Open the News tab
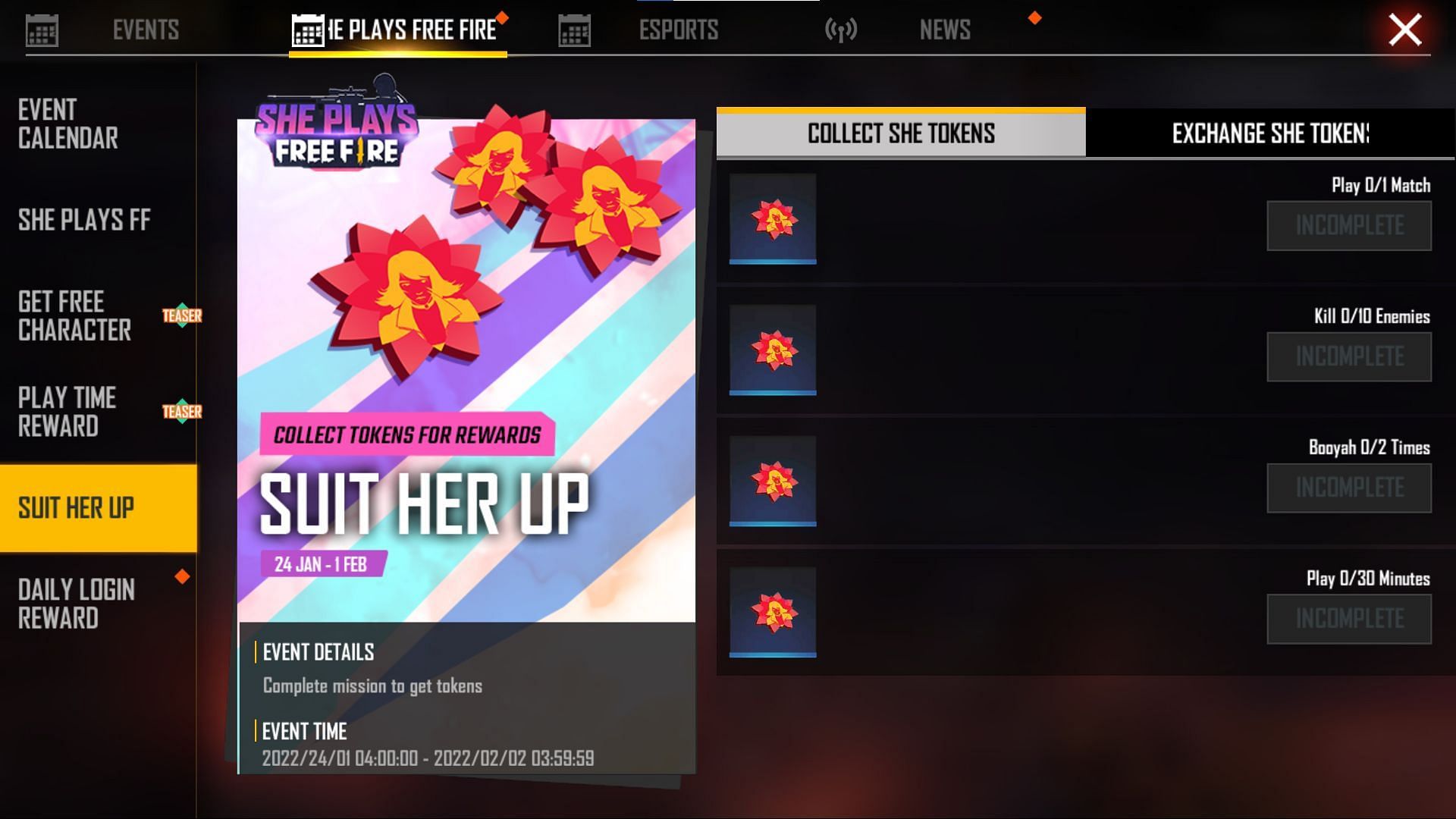 (x=944, y=30)
